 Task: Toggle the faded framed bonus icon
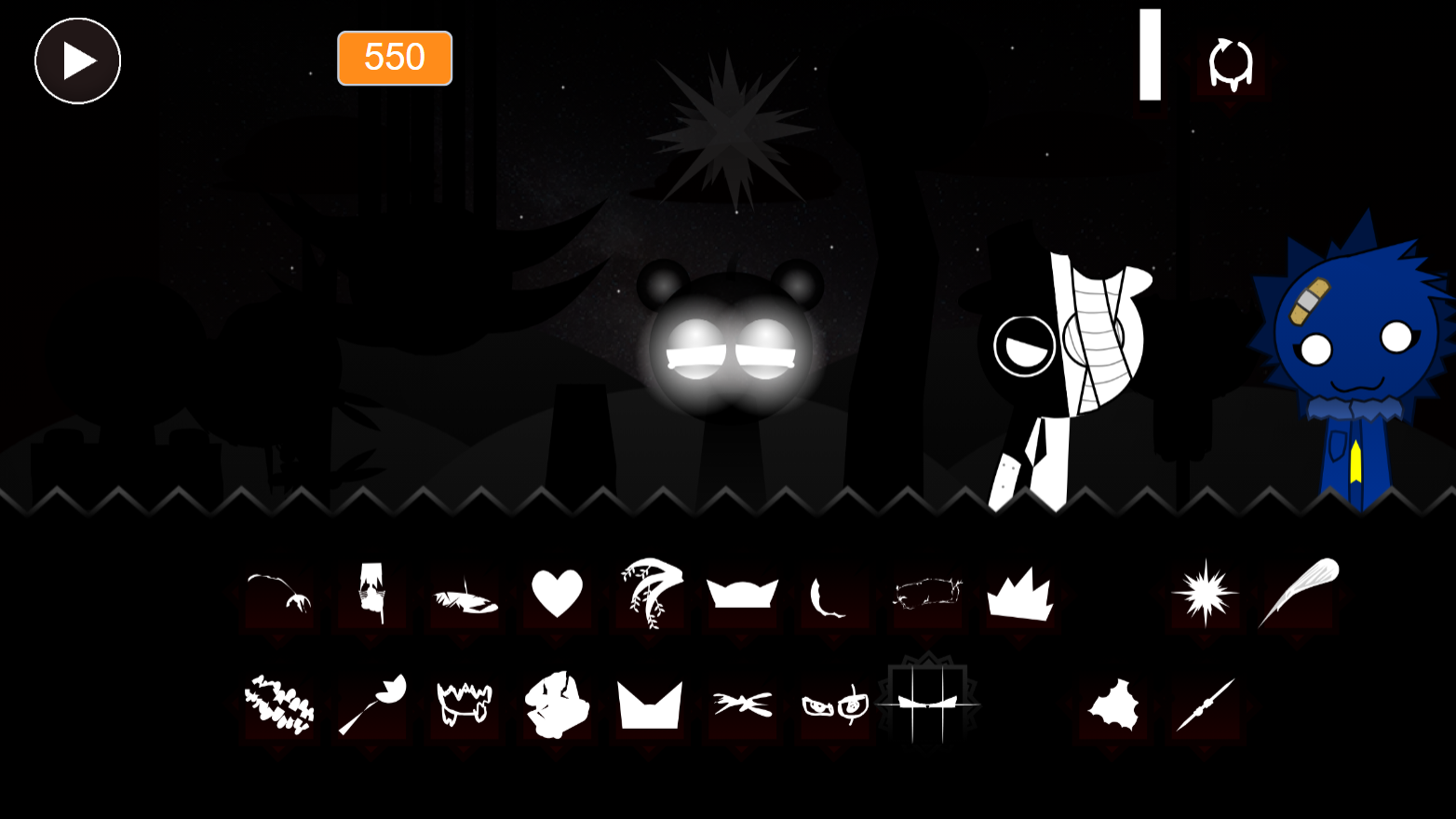[x=929, y=705]
